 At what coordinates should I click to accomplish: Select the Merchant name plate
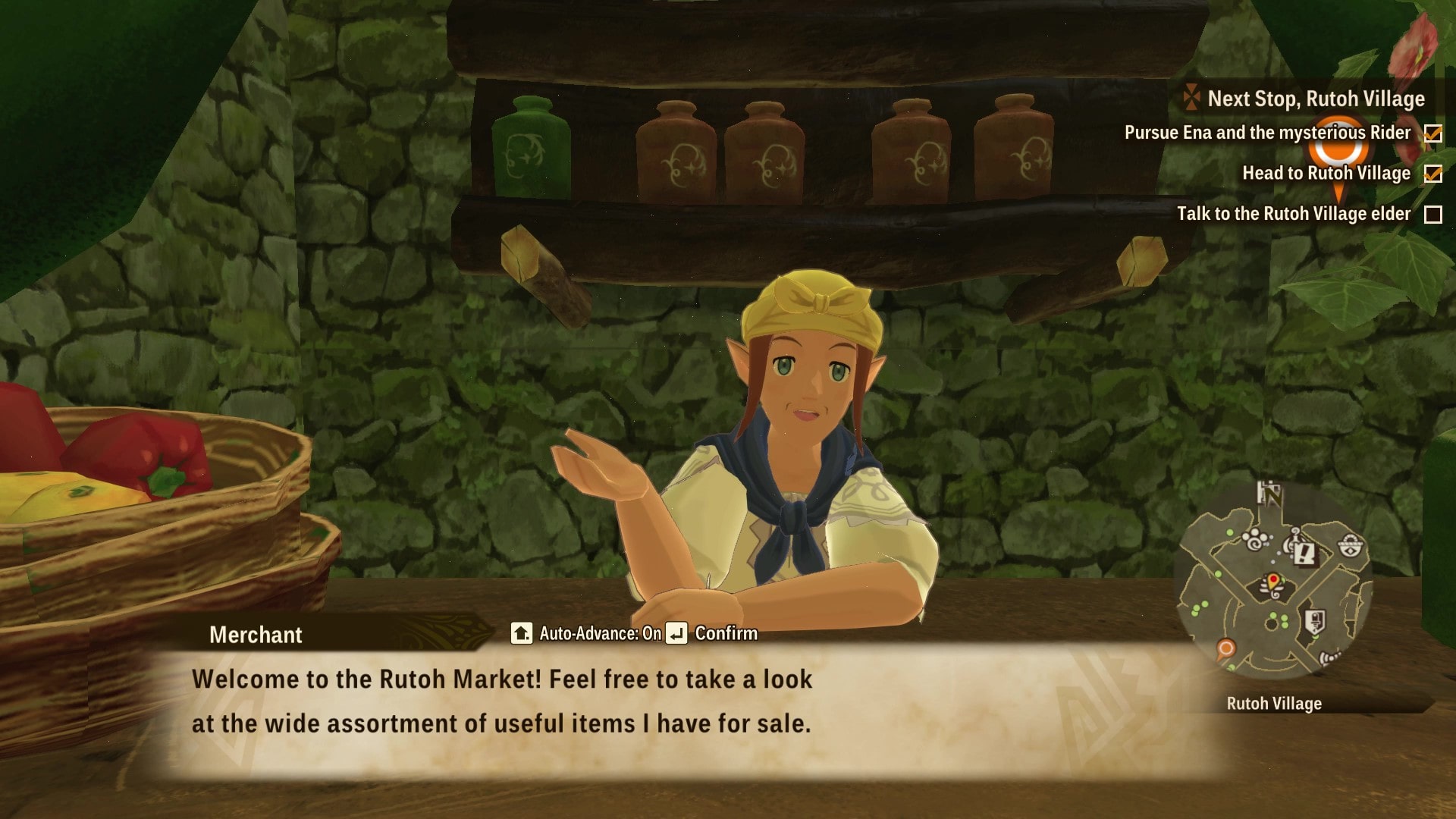255,635
